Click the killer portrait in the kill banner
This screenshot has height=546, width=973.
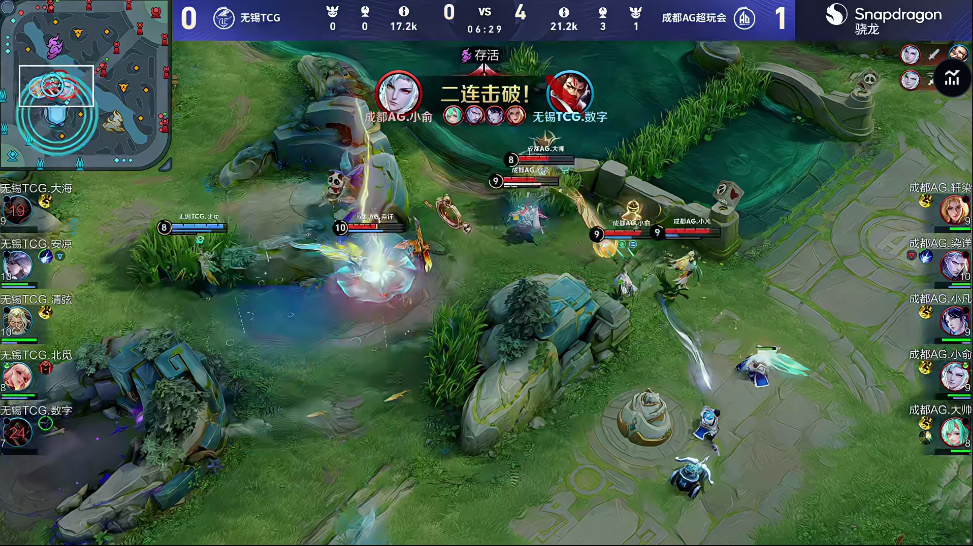[x=399, y=93]
